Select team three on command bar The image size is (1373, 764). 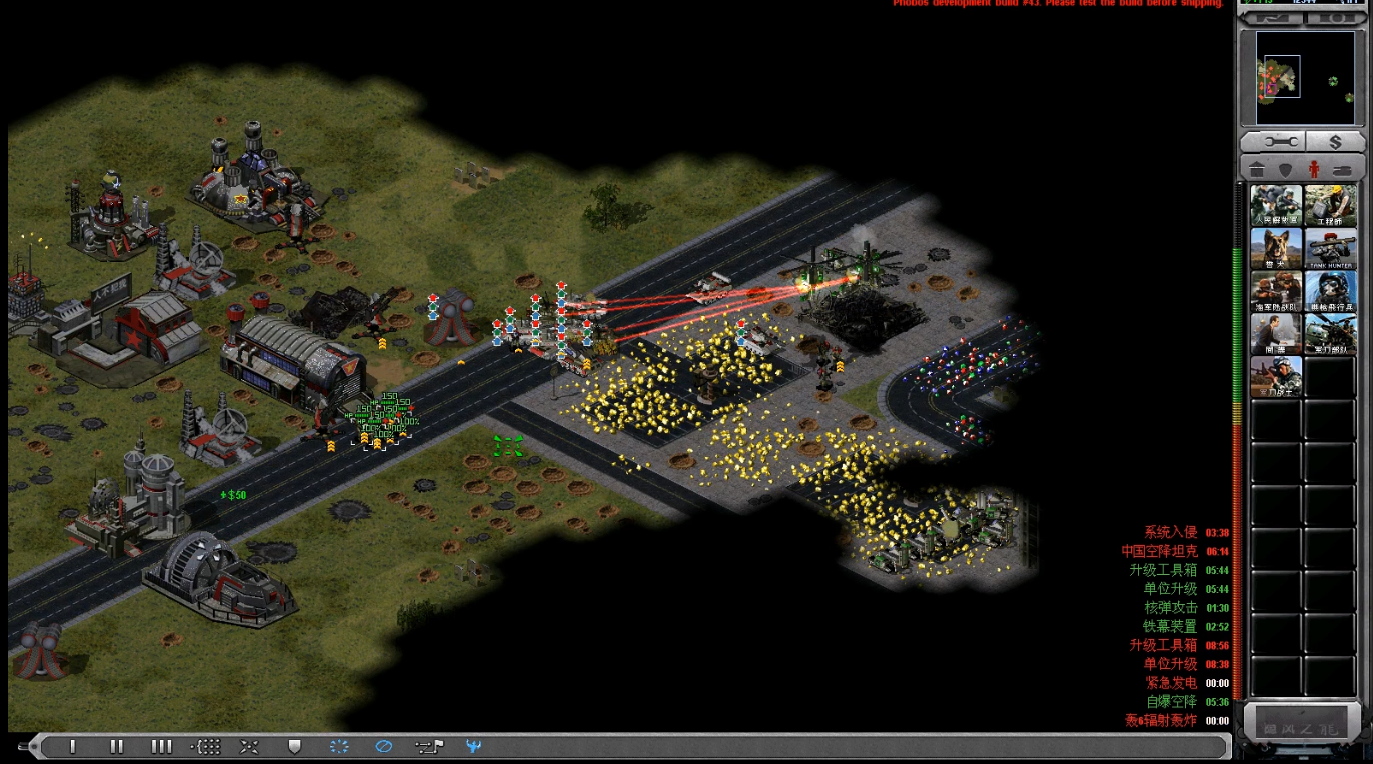[x=161, y=746]
